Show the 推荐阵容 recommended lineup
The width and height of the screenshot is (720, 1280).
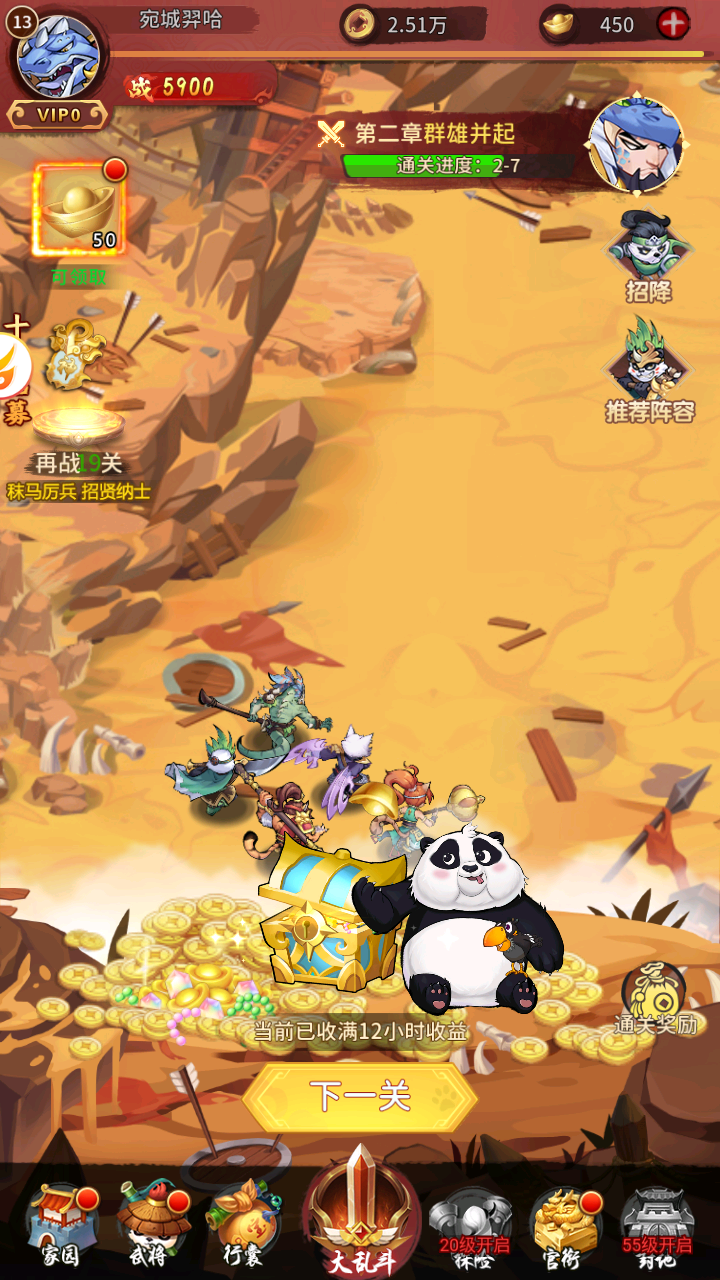point(649,370)
